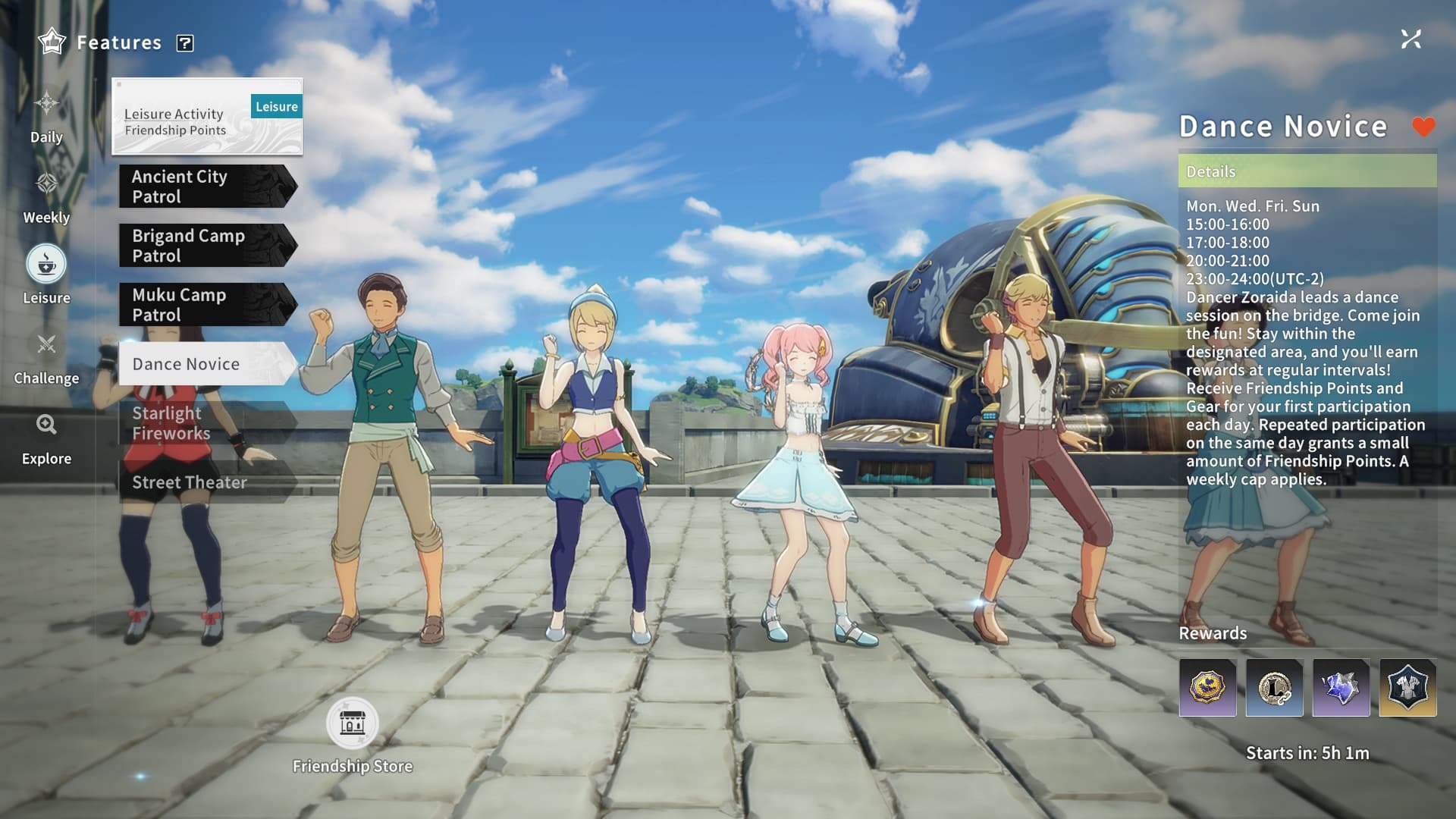Inspect the L-marked coin reward
Screen dimensions: 1456x819
pos(1274,688)
